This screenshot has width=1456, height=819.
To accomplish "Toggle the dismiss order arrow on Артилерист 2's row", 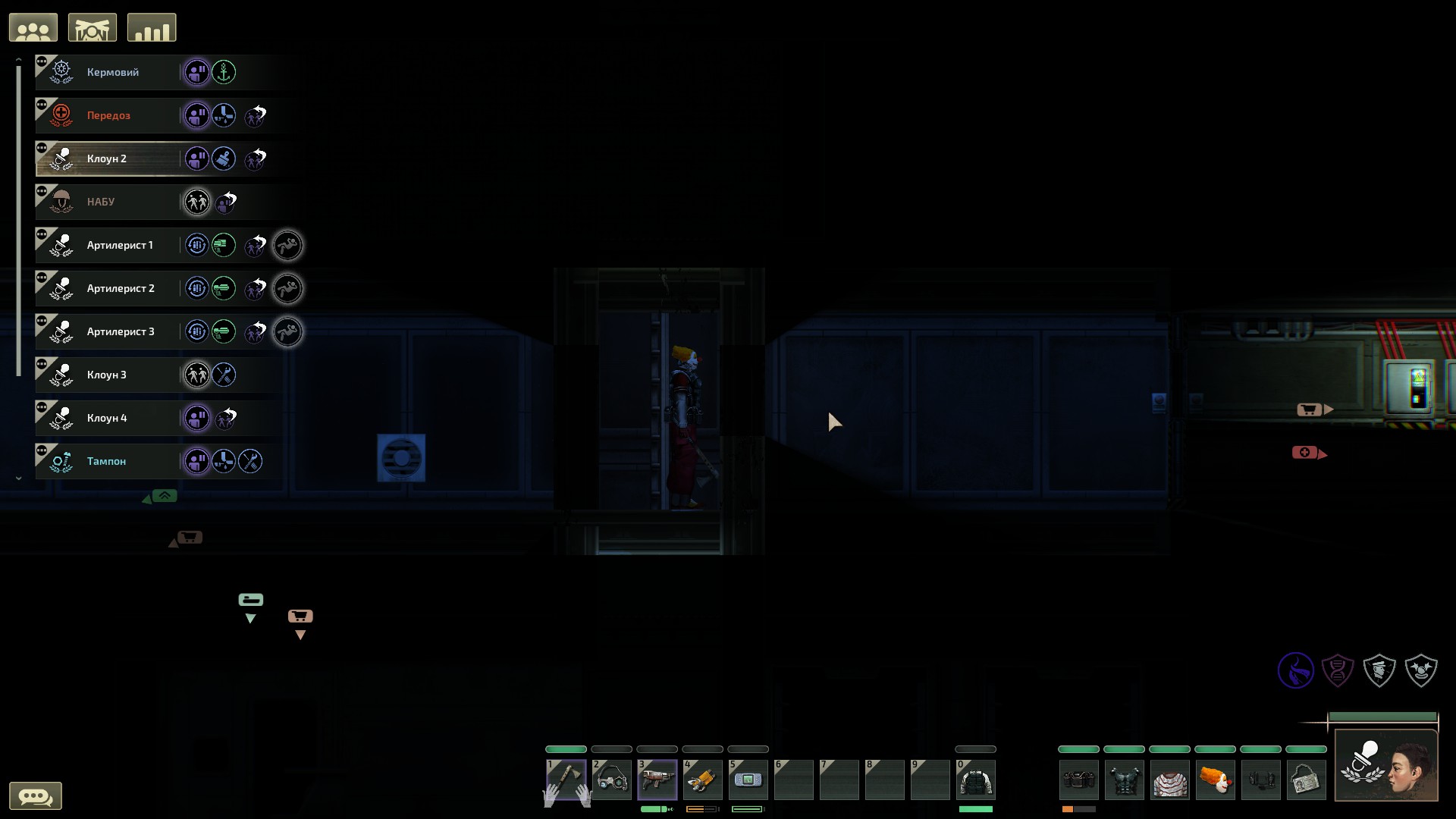I will [255, 288].
